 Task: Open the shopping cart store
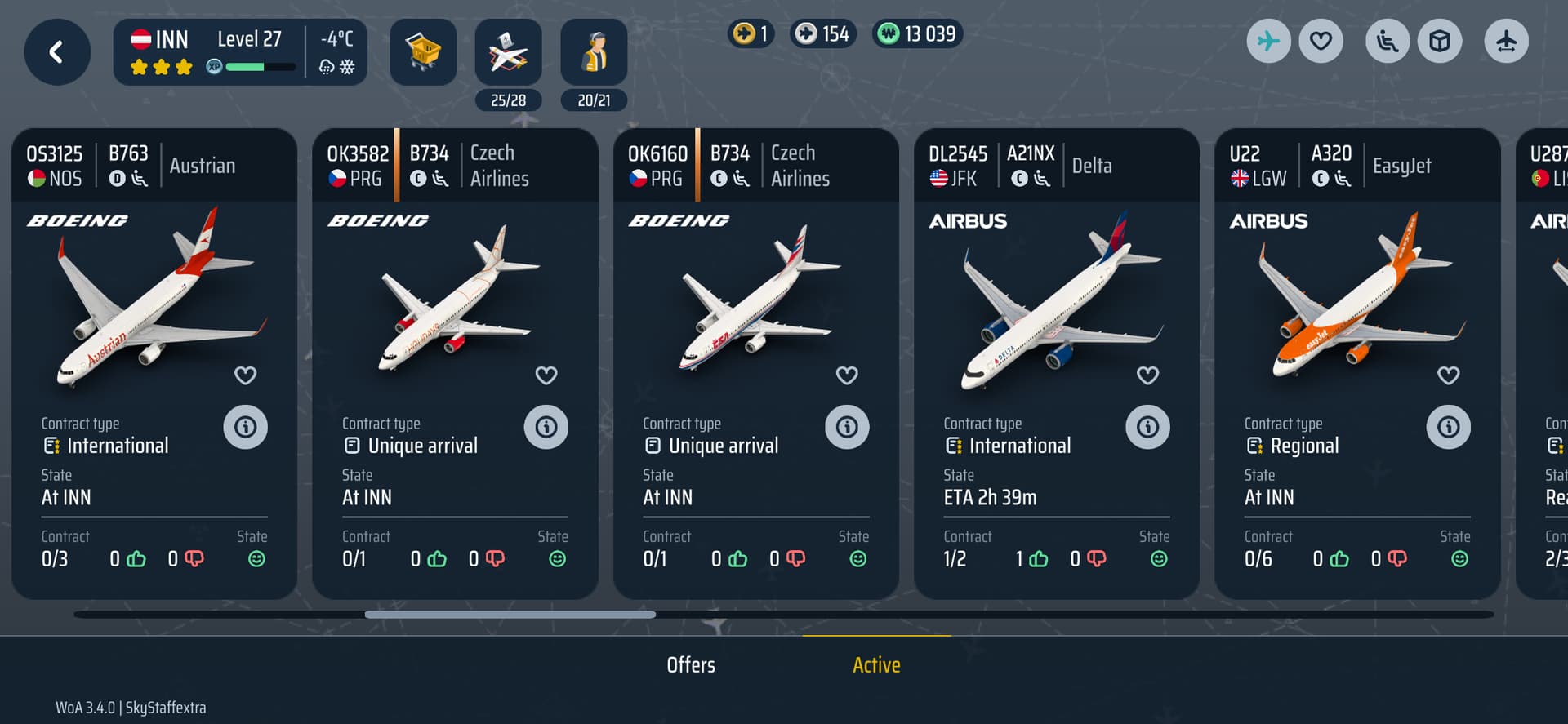pyautogui.click(x=423, y=52)
